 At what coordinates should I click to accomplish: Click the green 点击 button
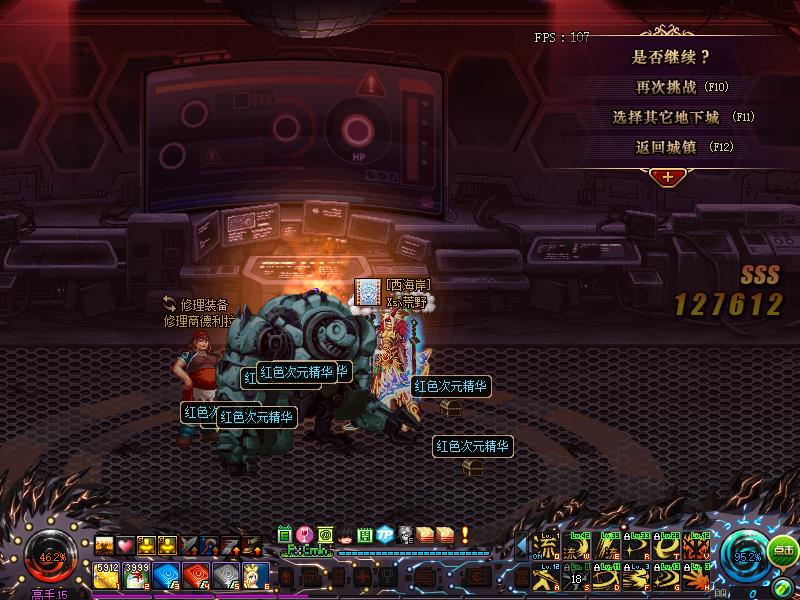[783, 550]
